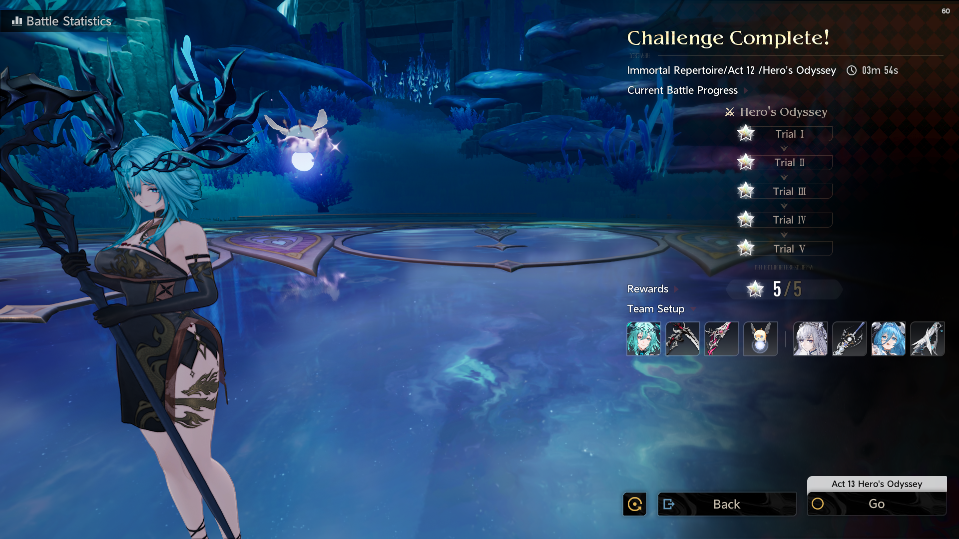Viewport: 959px width, 539px height.
Task: Expand Current Battle Progress
Action: [682, 90]
